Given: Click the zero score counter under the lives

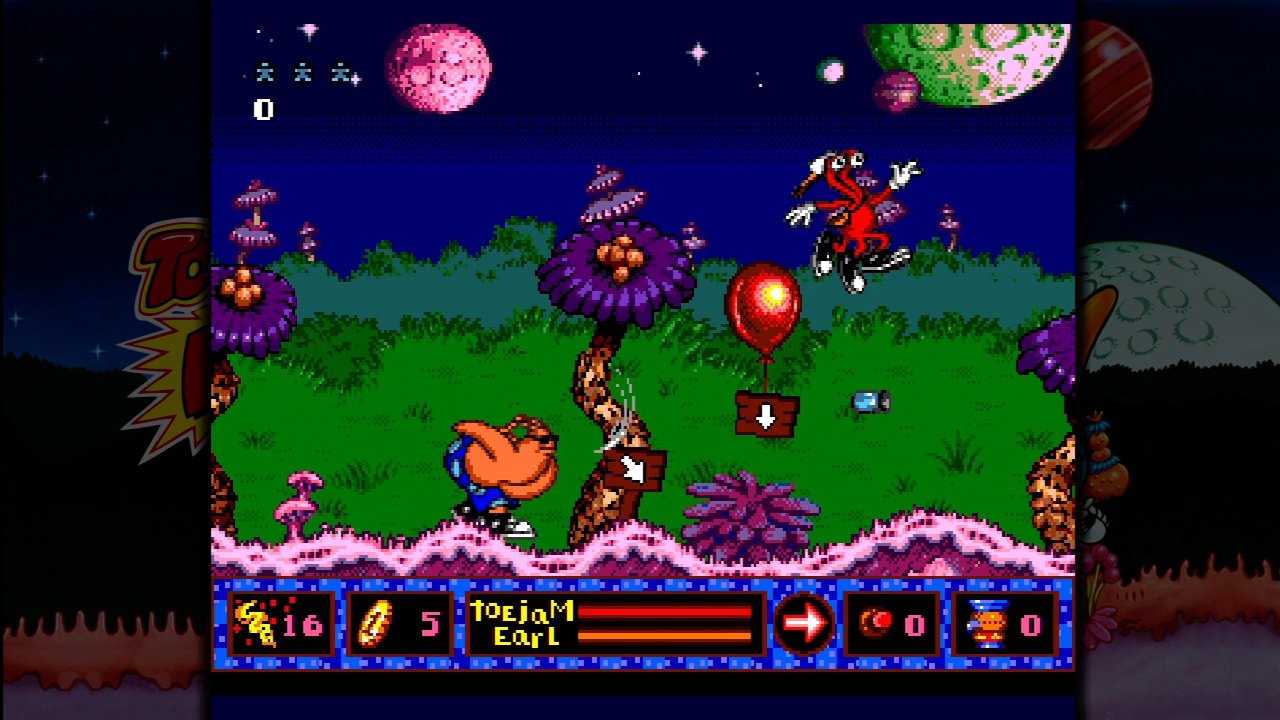Looking at the screenshot, I should 265,110.
